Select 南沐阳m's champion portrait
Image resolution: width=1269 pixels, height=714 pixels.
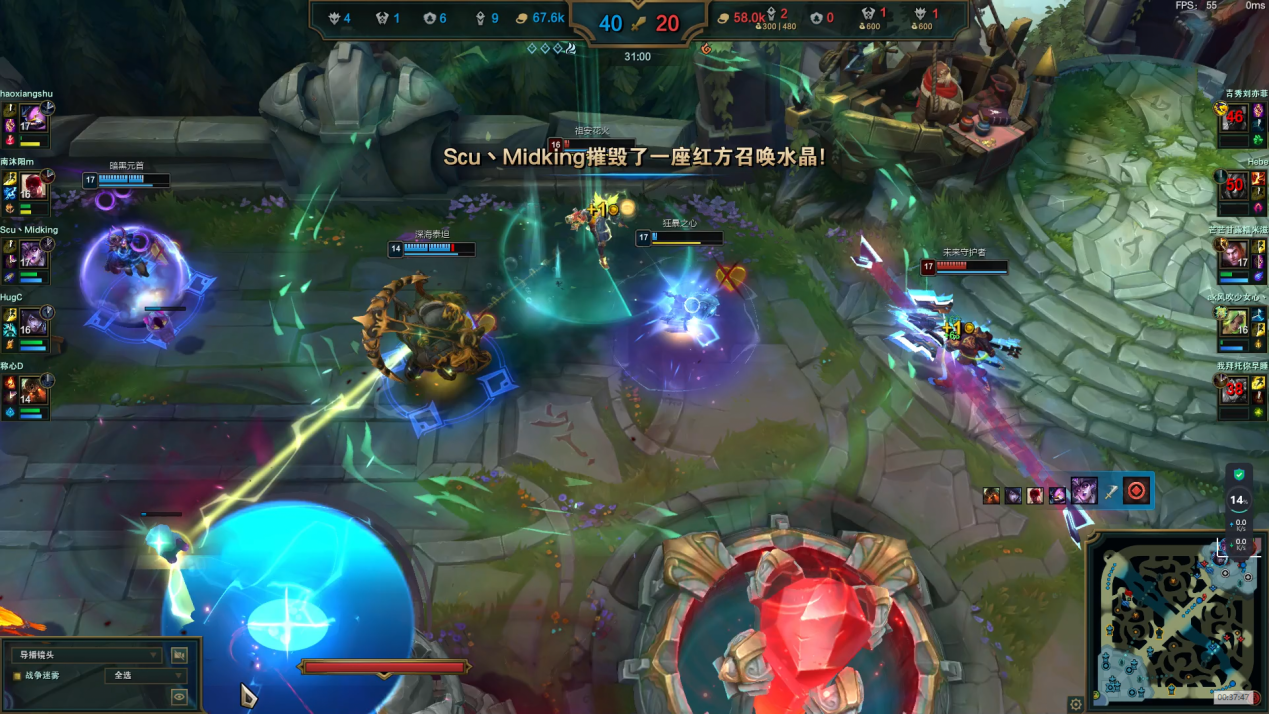coord(34,187)
